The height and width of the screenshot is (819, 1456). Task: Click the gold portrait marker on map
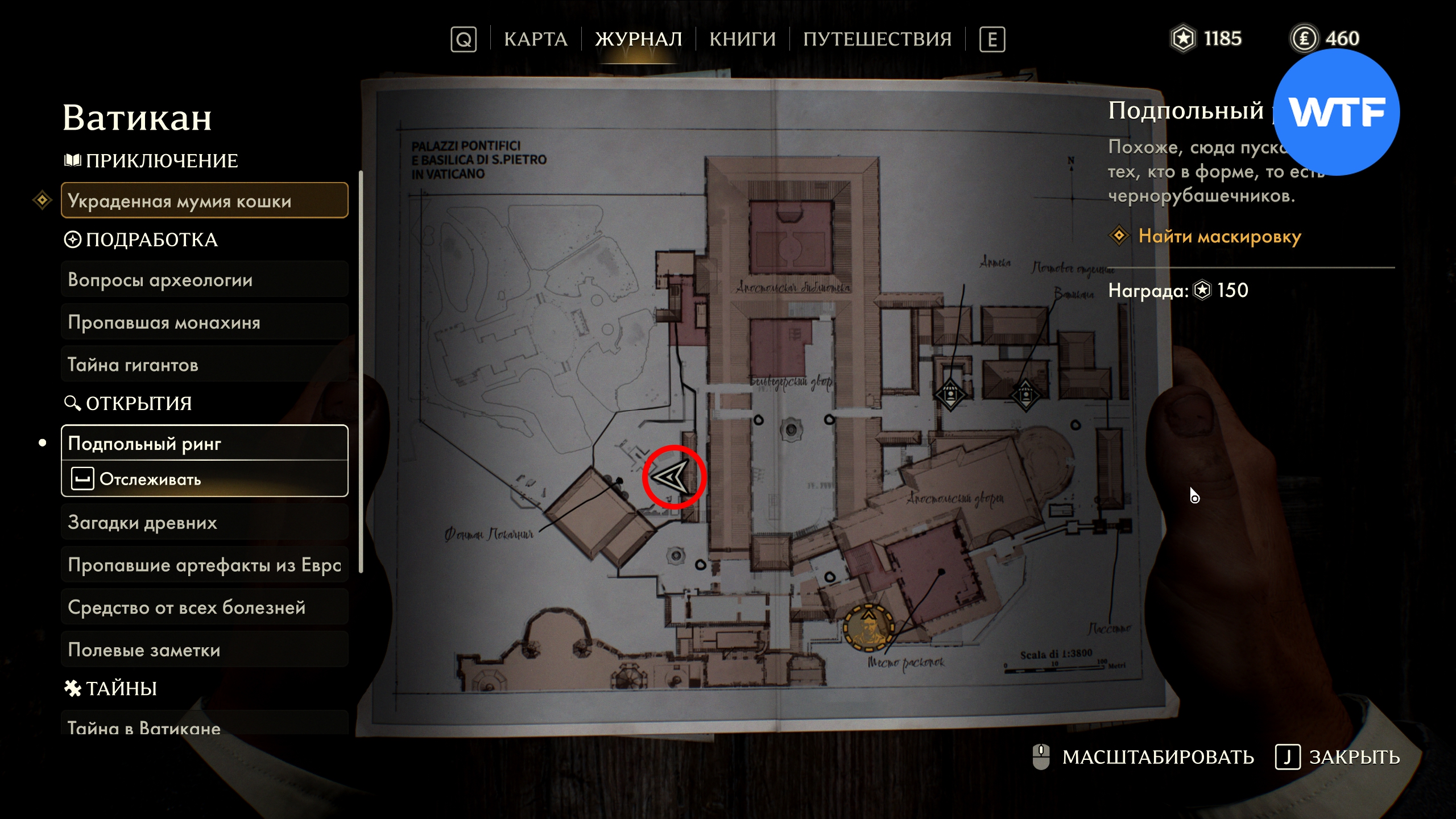click(868, 626)
